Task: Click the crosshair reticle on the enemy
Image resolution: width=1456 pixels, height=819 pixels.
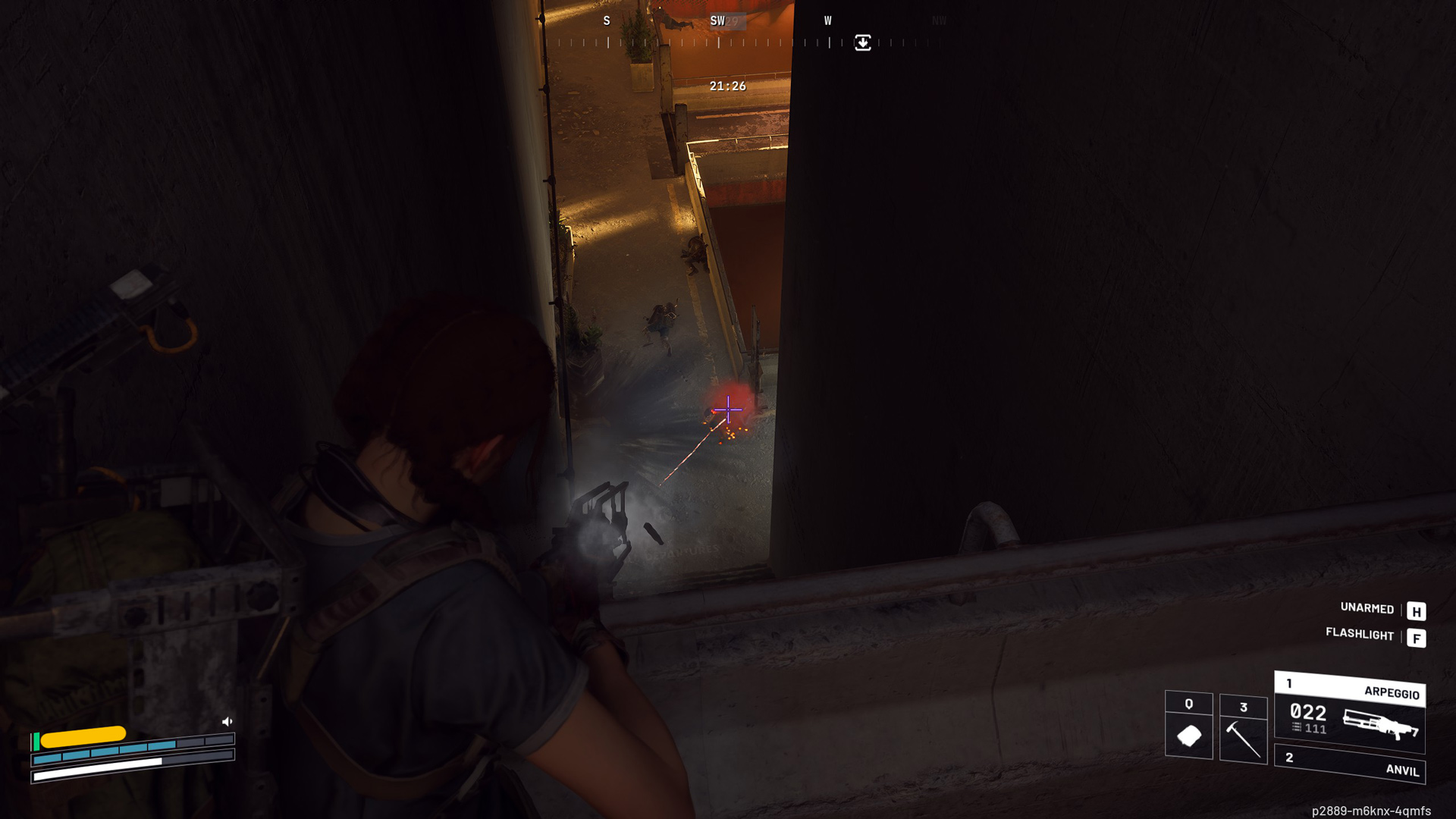Action: tap(727, 409)
